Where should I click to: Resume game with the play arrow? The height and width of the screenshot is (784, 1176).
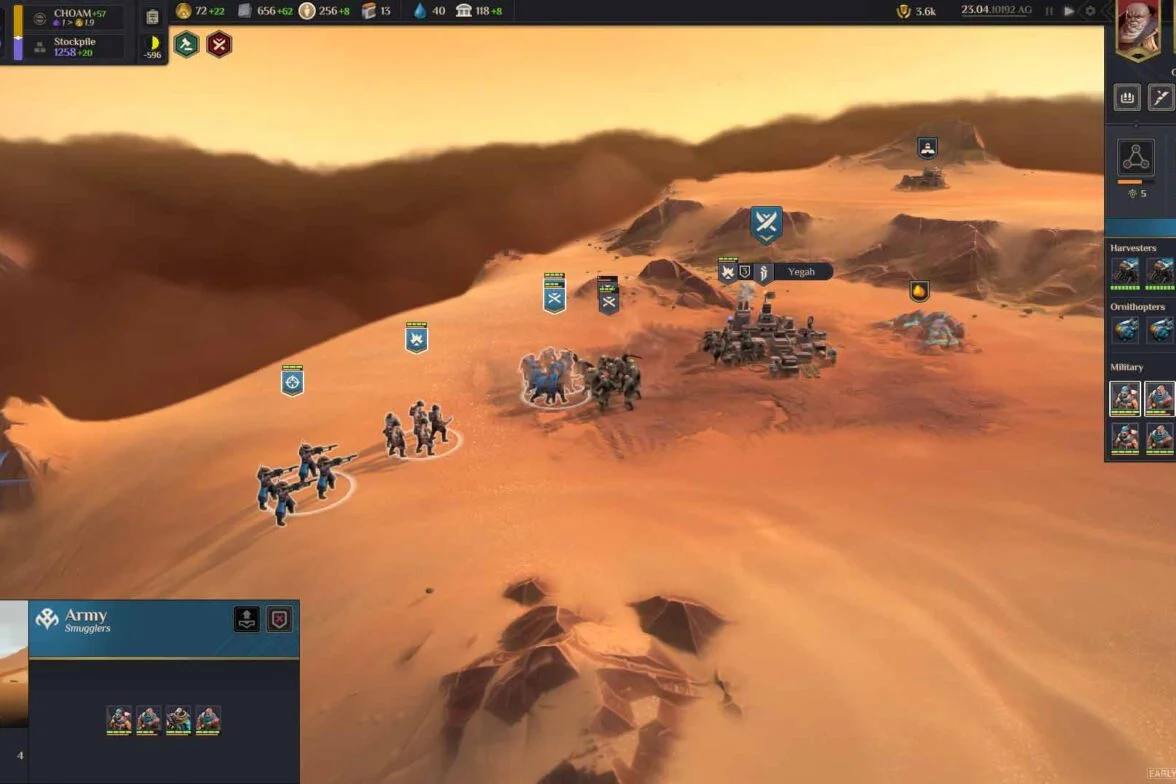[x=1069, y=11]
